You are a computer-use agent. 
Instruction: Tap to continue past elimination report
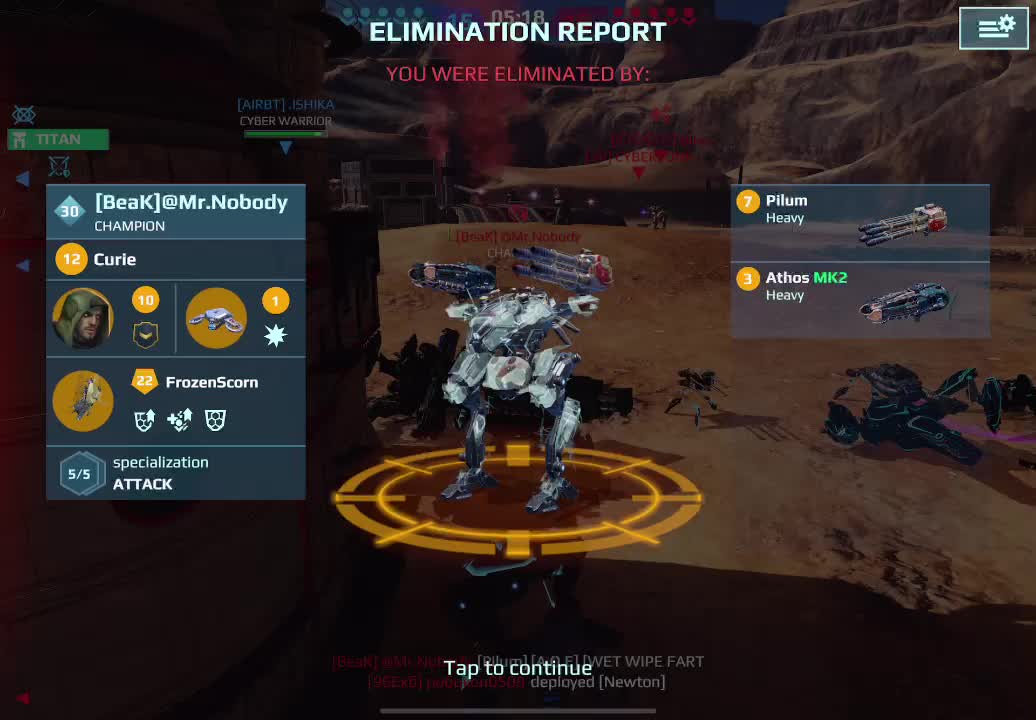pos(517,668)
